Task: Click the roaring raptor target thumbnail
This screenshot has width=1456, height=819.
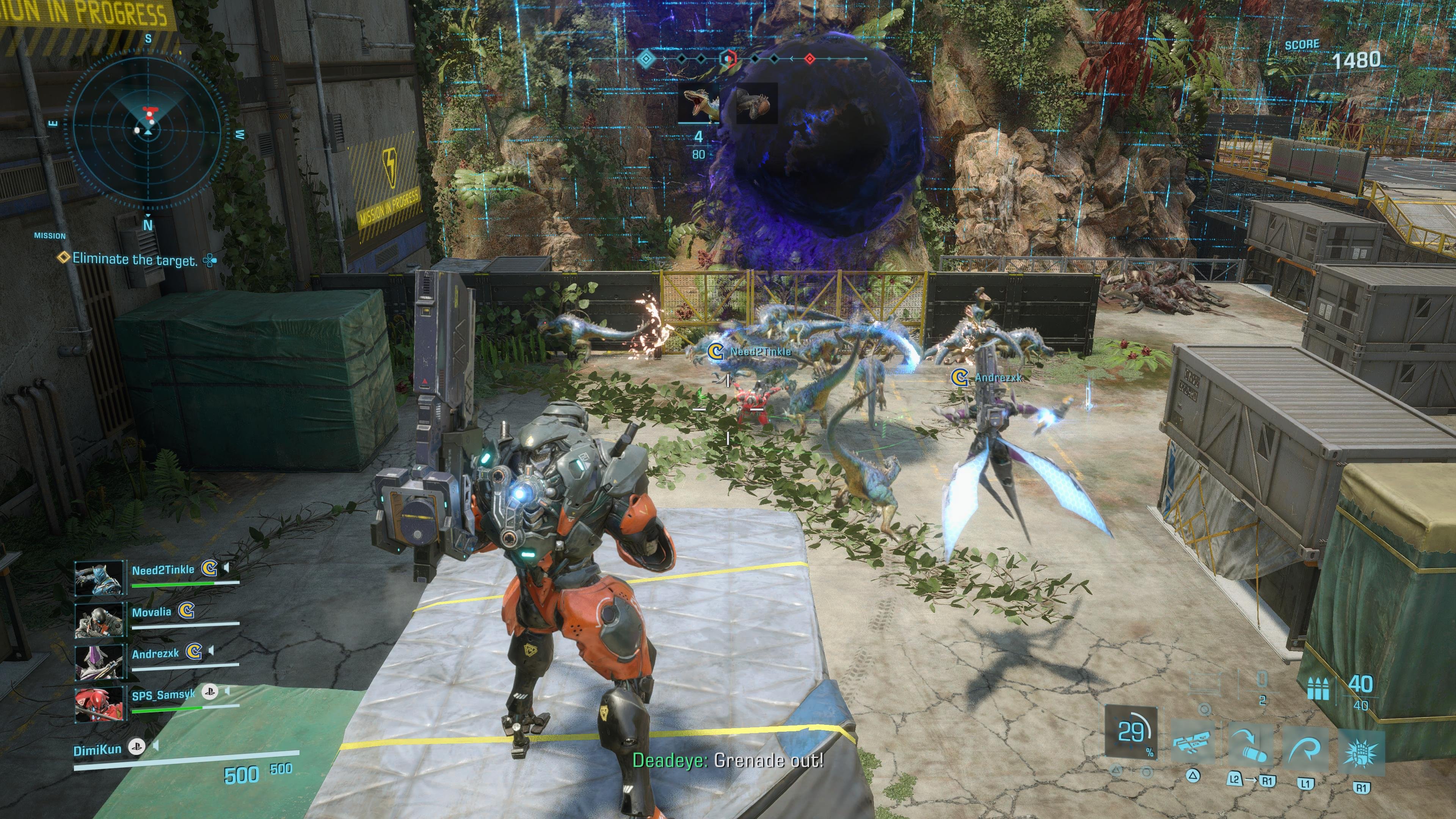Action: (698, 104)
